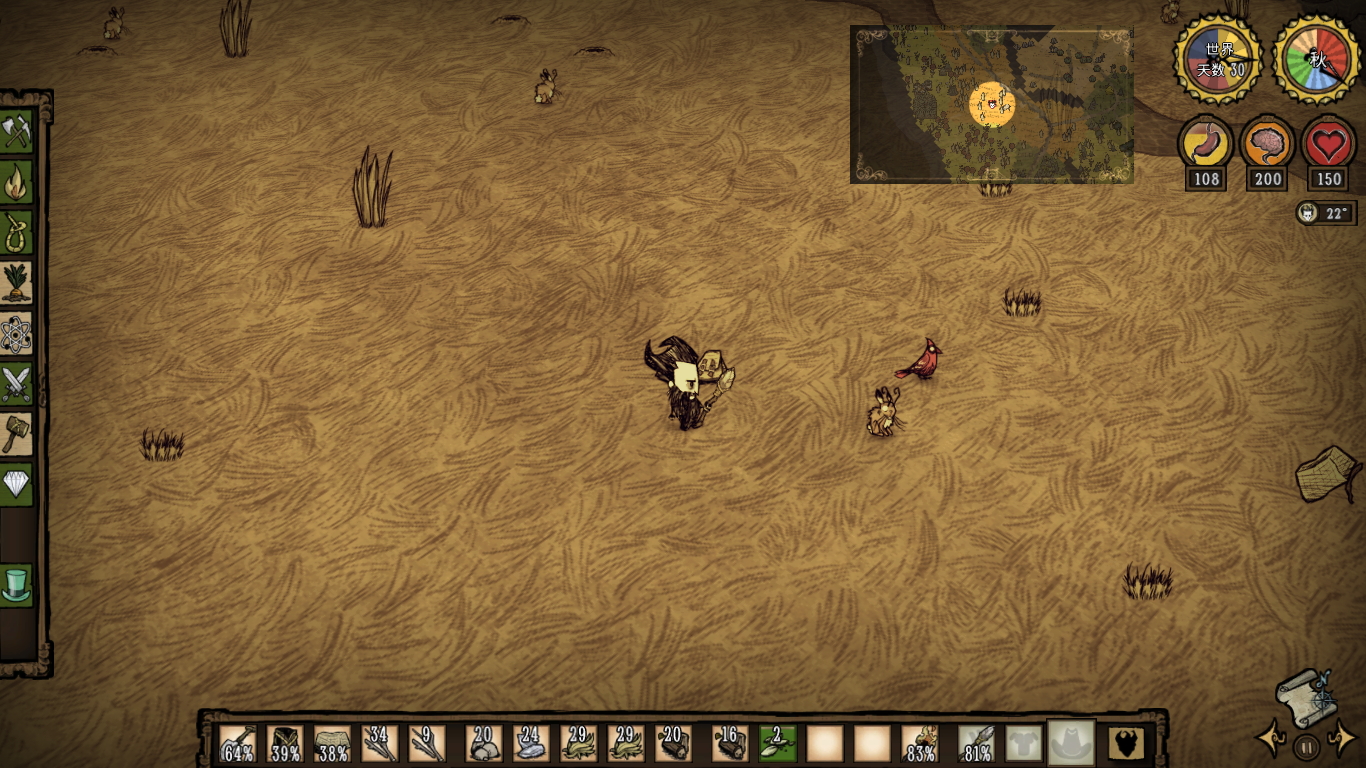Image resolution: width=1366 pixels, height=768 pixels.
Task: Select the stack of 16 logs
Action: click(x=730, y=744)
